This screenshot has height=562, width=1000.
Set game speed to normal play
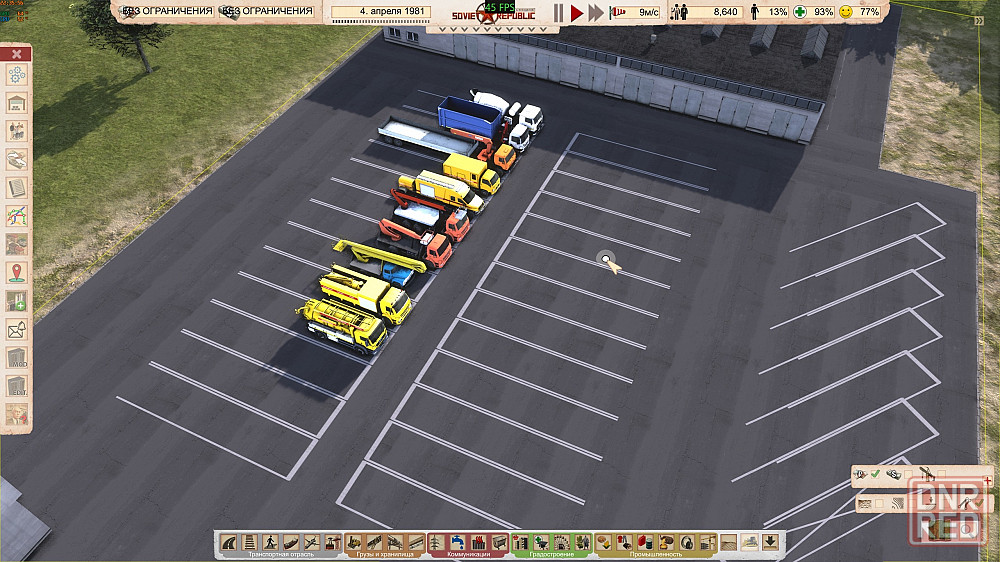point(577,13)
